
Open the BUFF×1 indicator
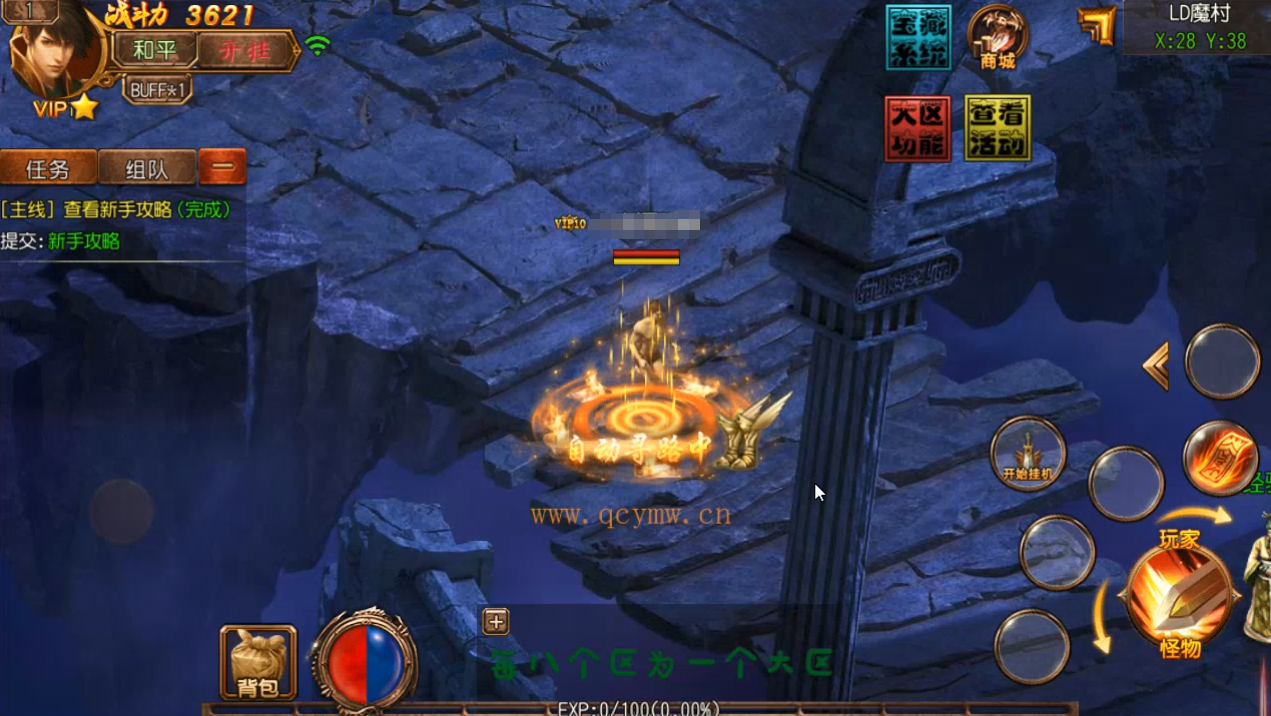point(158,90)
